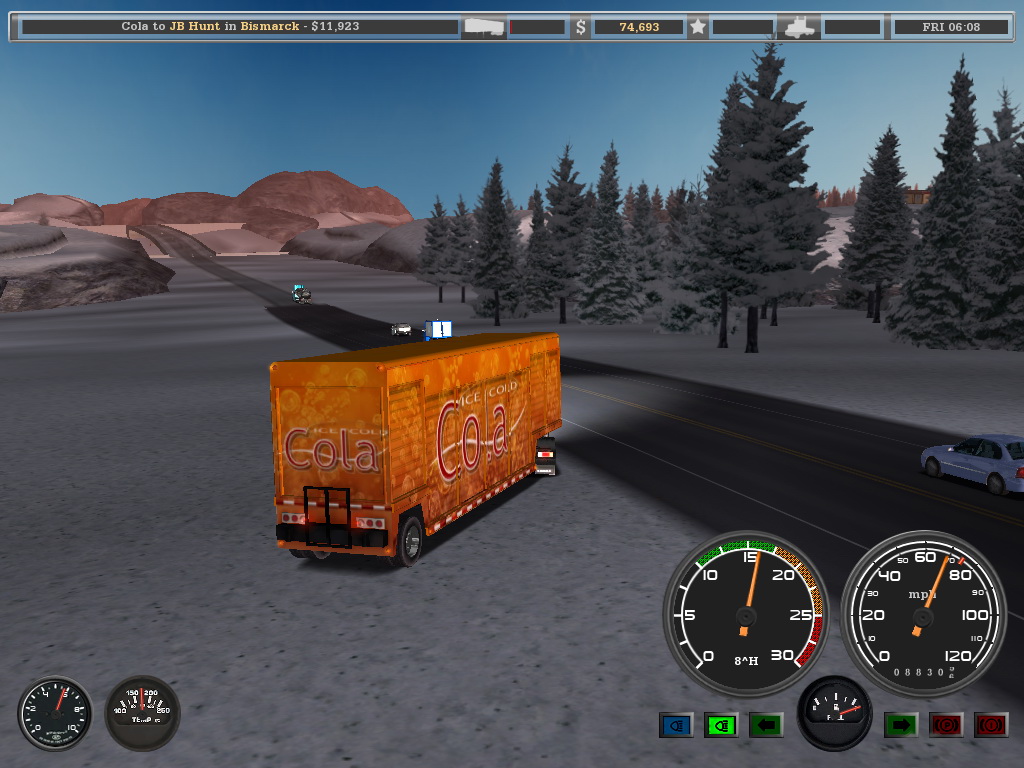Click the red brake warning exclamation indicator
Viewport: 1024px width, 768px height.
pos(990,724)
